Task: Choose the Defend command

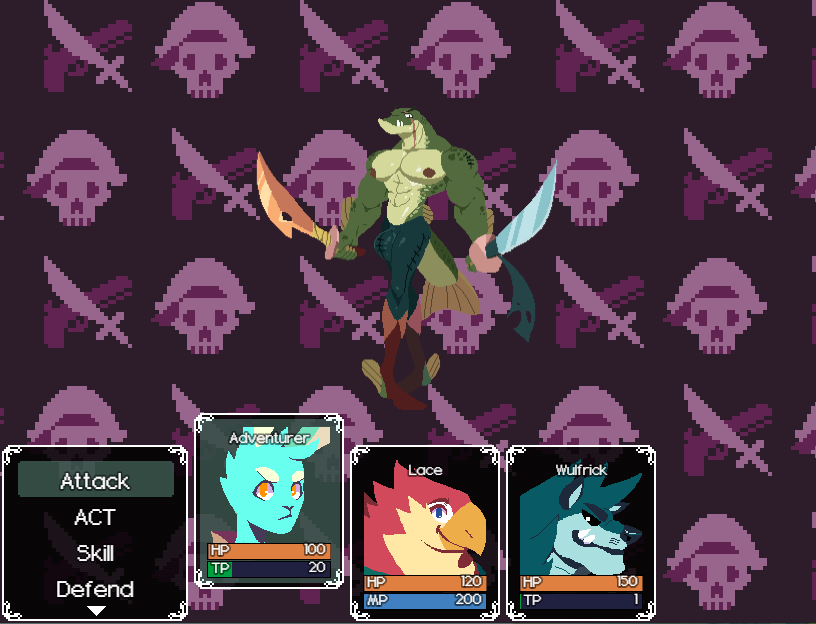Action: (95, 589)
